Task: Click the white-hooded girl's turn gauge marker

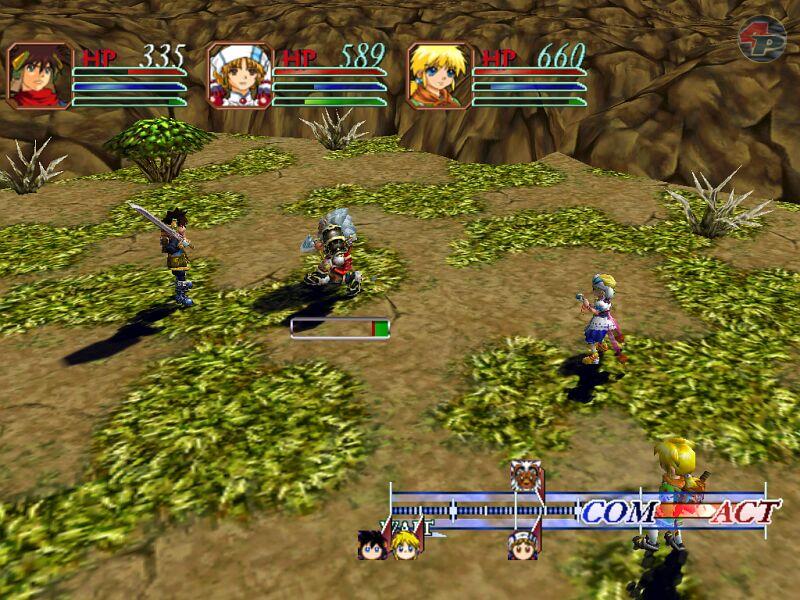Action: tap(521, 545)
